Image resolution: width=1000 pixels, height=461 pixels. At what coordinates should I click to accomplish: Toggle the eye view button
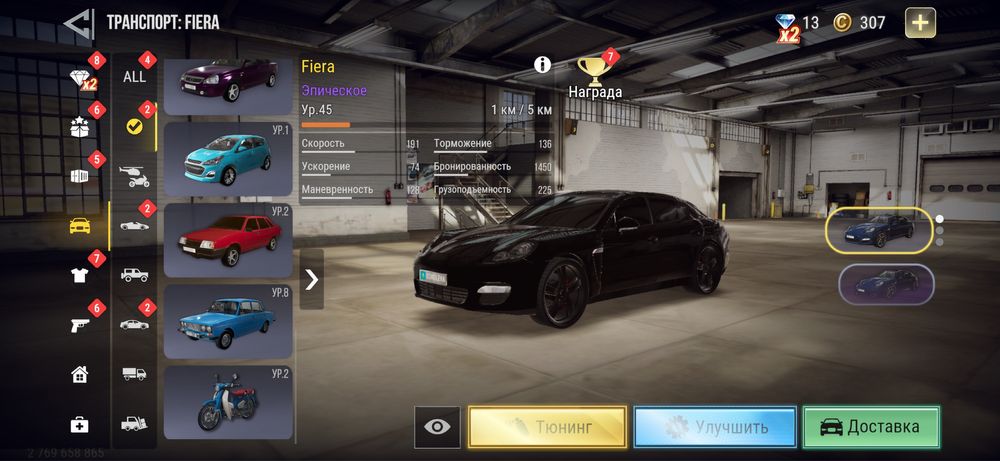click(x=437, y=427)
